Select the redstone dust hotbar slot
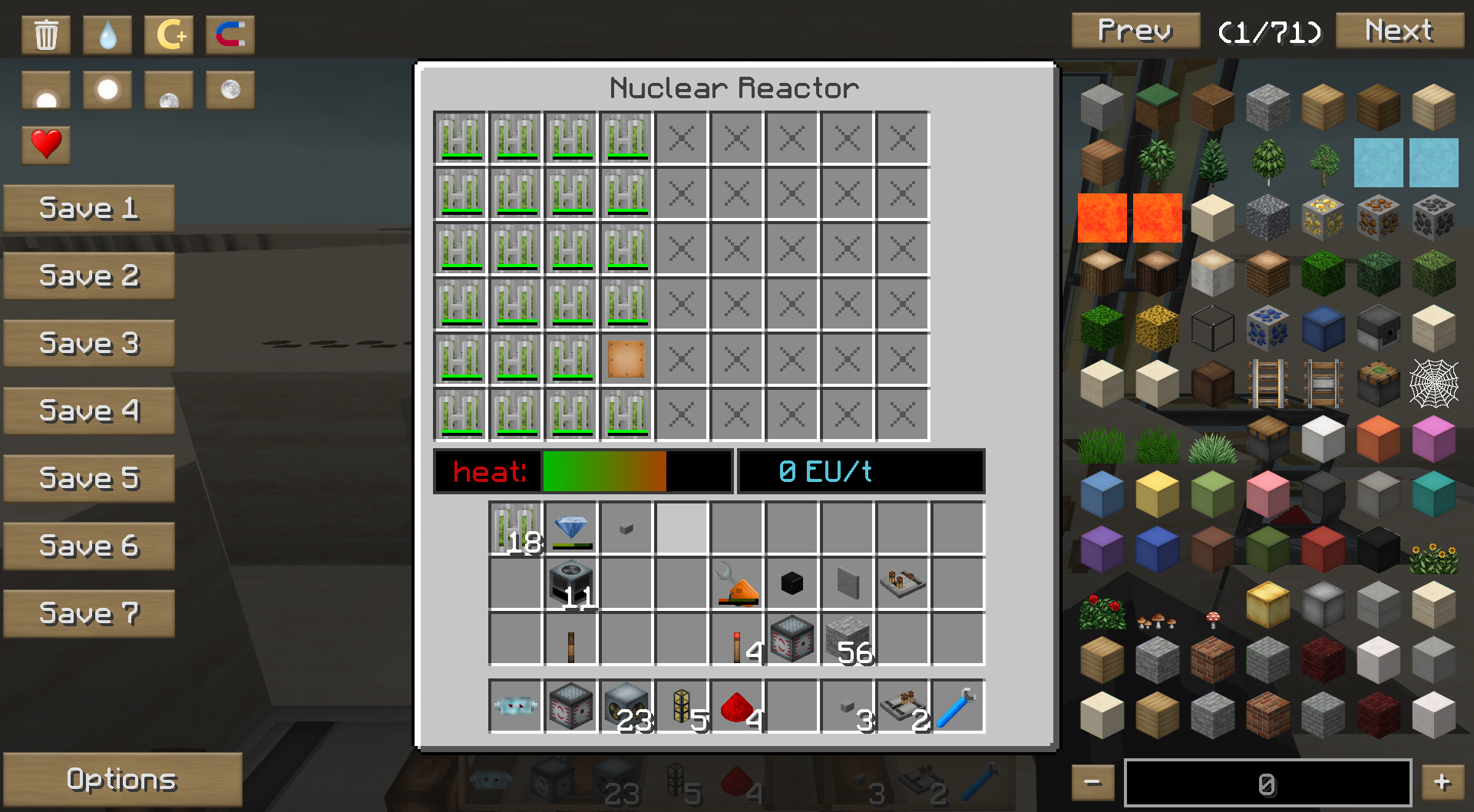Viewport: 1474px width, 812px height. 737,706
